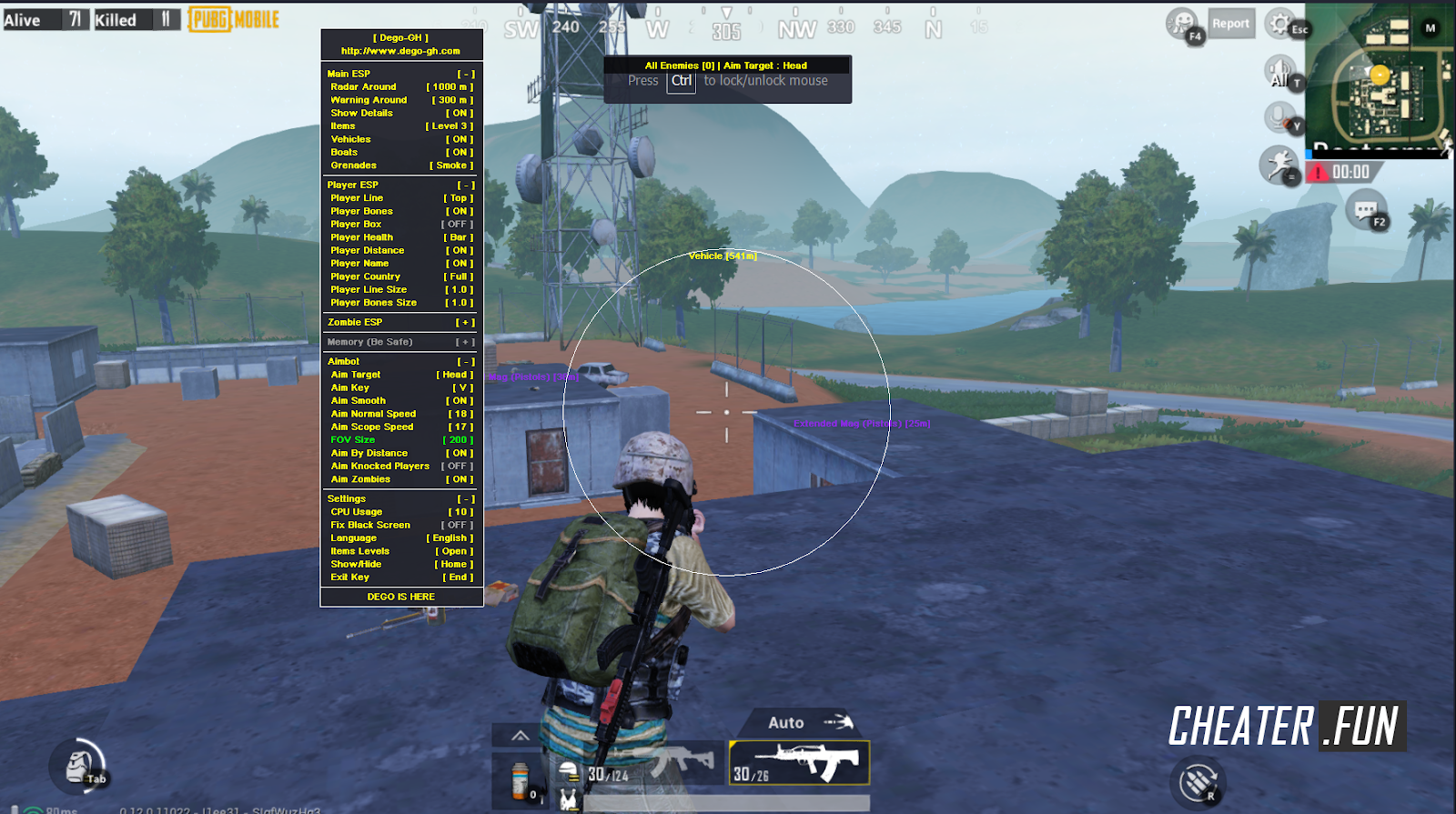Enable Aim Knocked Players option
Viewport: 1456px width, 814px height.
tap(457, 466)
